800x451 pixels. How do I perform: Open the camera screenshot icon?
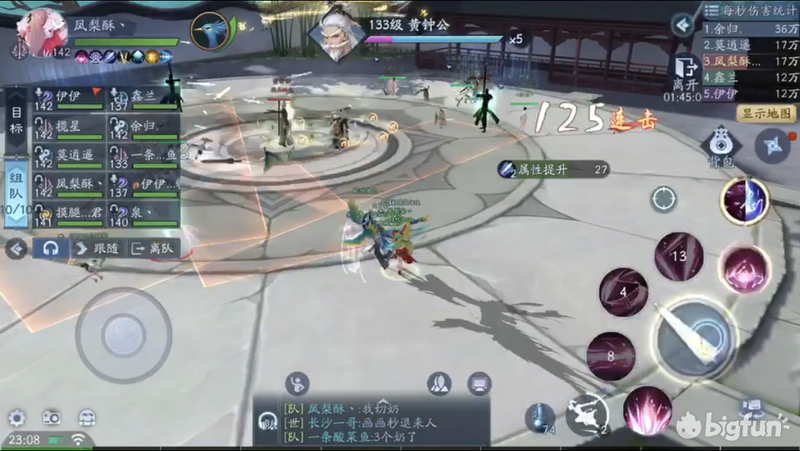(51, 418)
